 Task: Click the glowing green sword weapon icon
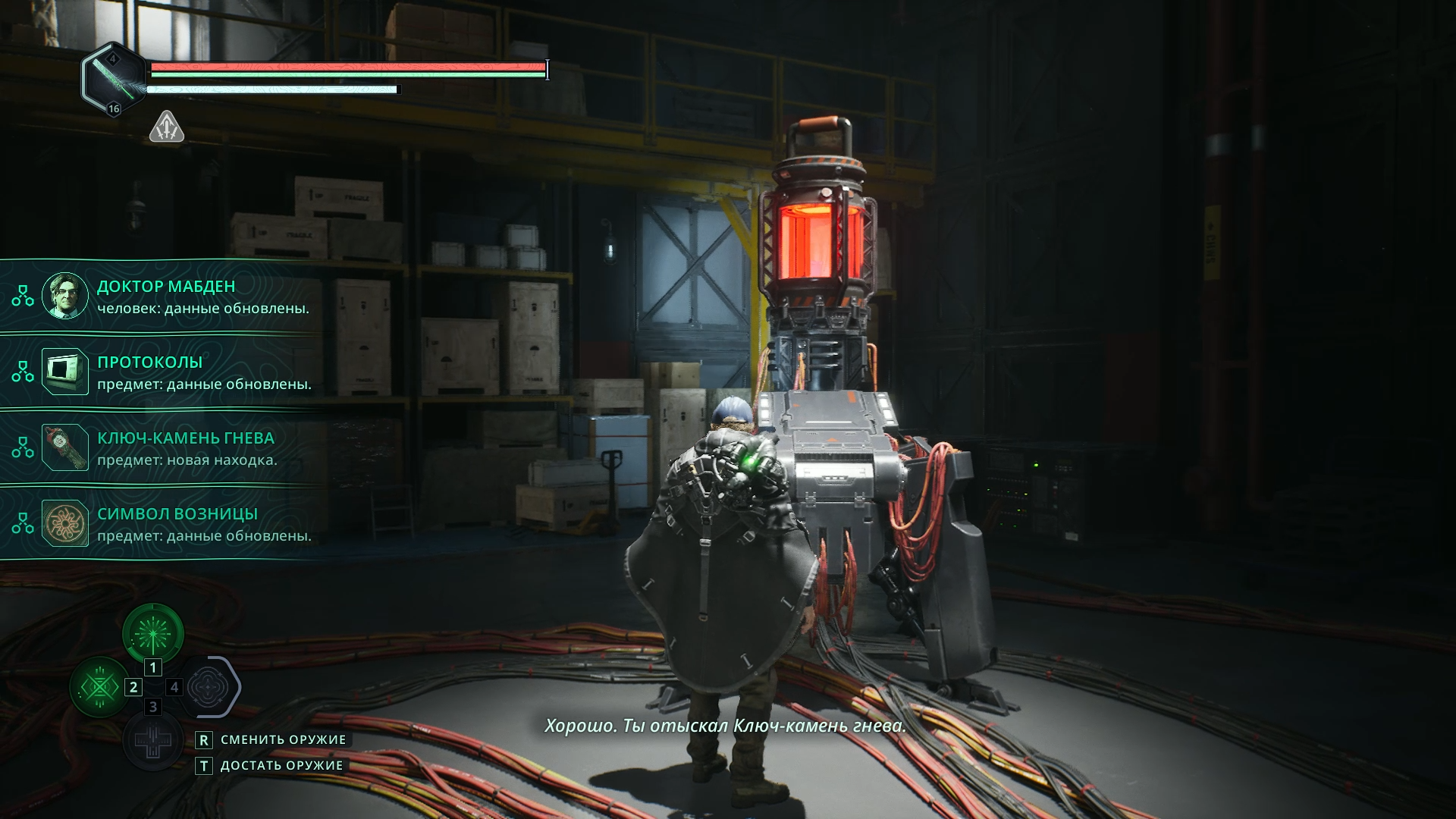coord(114,79)
